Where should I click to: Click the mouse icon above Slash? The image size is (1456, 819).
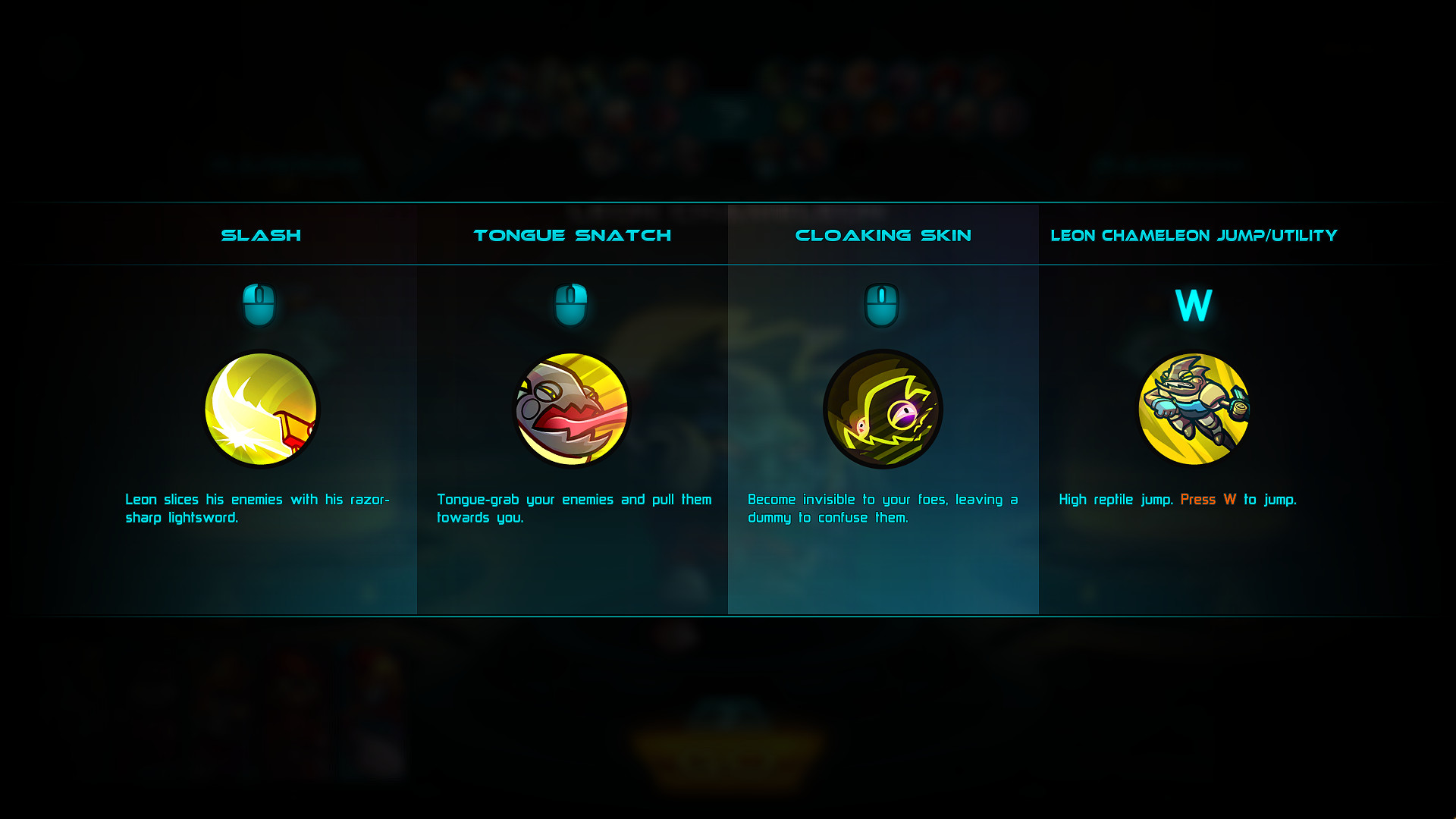tap(260, 305)
